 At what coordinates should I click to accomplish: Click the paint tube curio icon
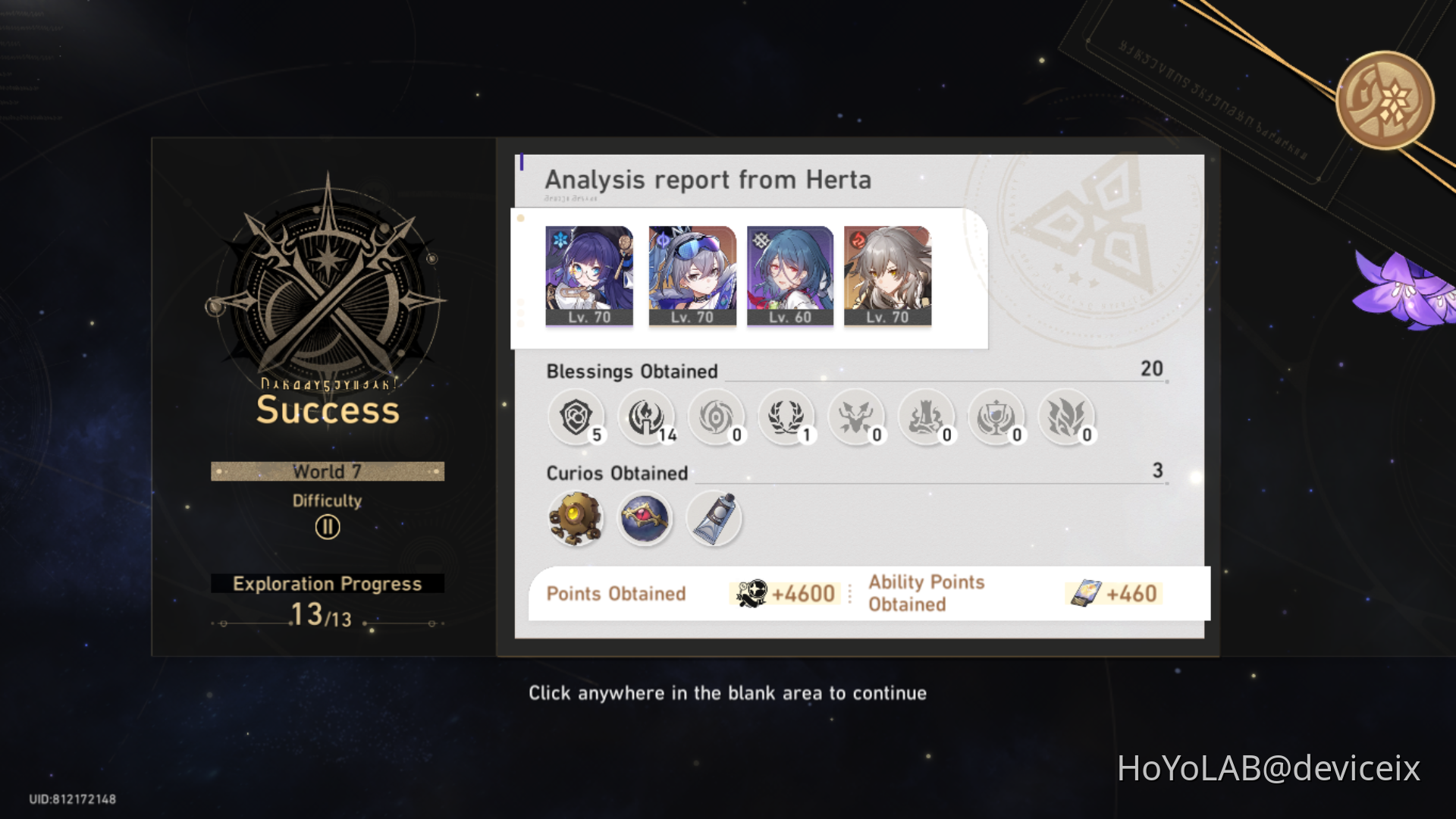pos(714,518)
